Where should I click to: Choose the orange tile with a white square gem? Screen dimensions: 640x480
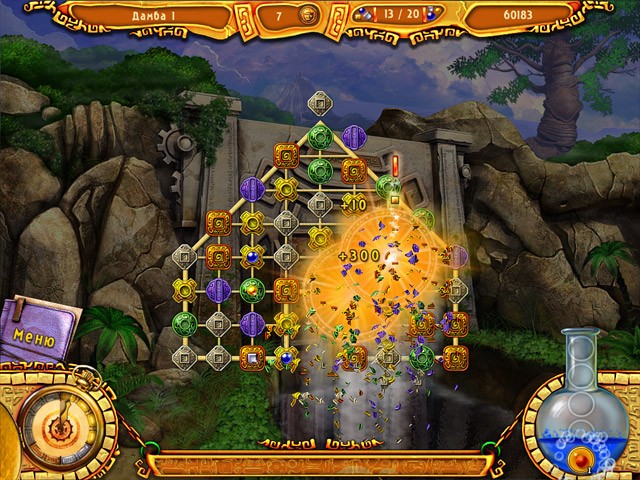[252, 357]
